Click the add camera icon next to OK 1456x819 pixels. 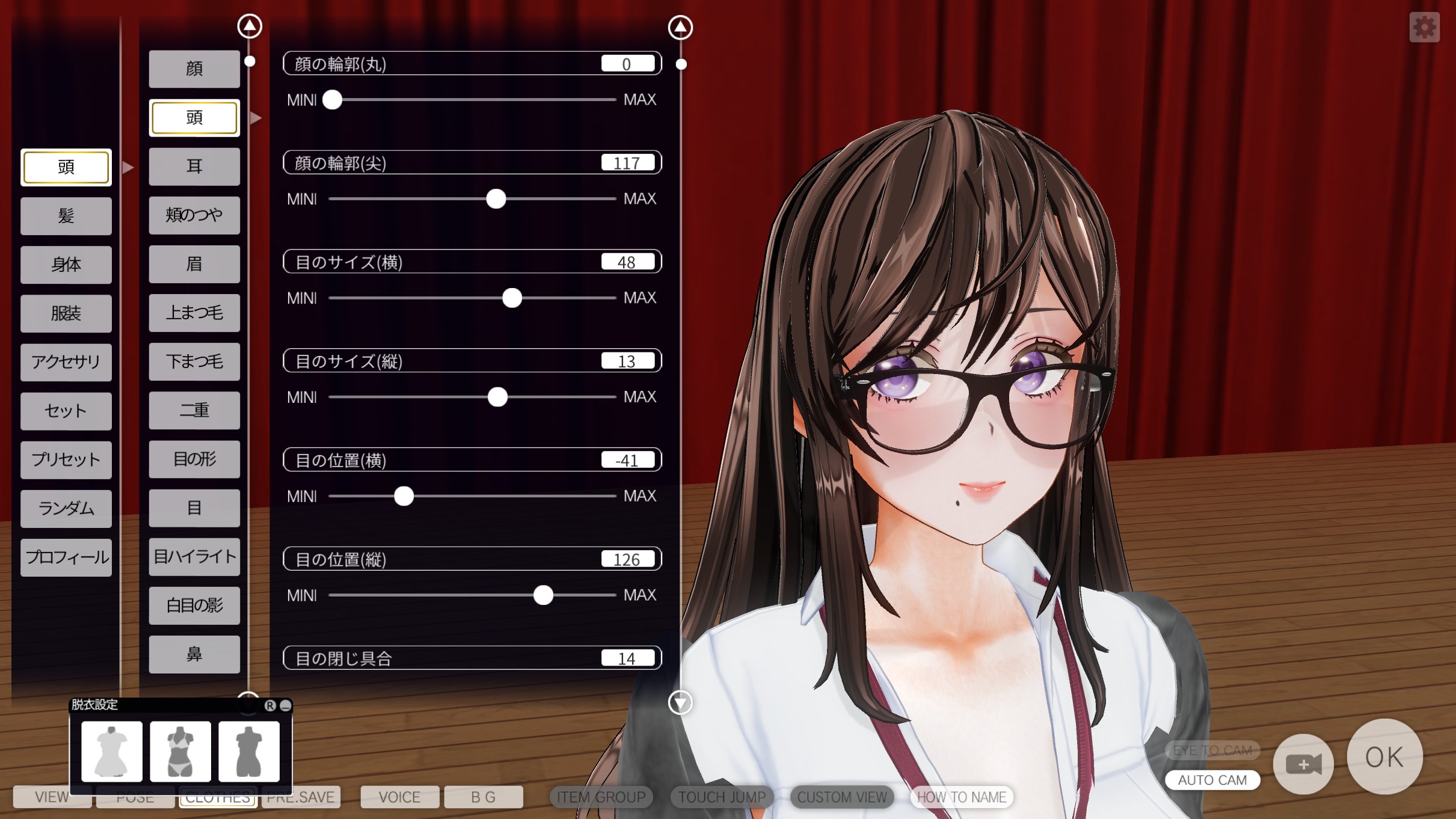click(x=1304, y=763)
